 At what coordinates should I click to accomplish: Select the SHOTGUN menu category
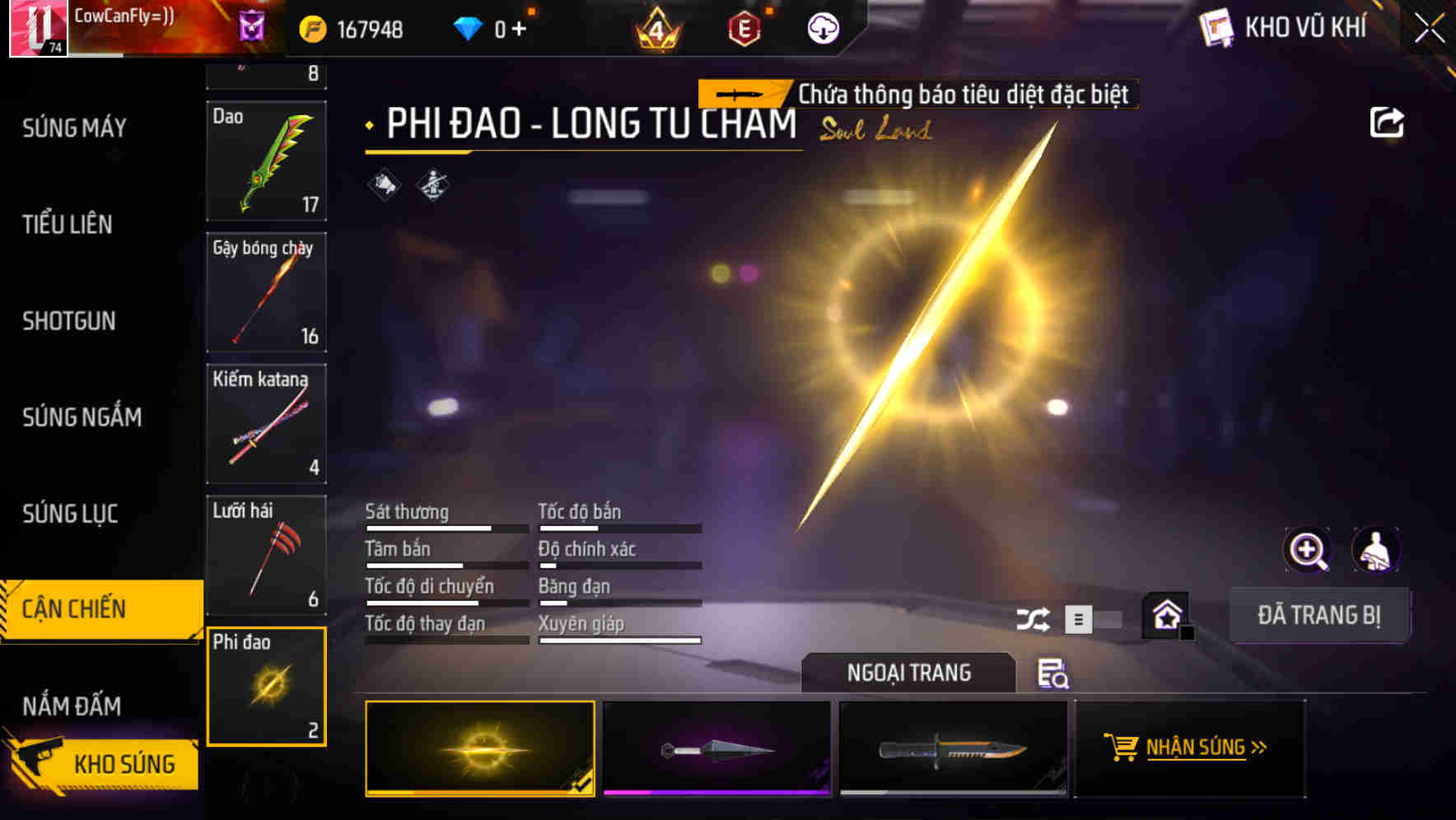pyautogui.click(x=69, y=321)
